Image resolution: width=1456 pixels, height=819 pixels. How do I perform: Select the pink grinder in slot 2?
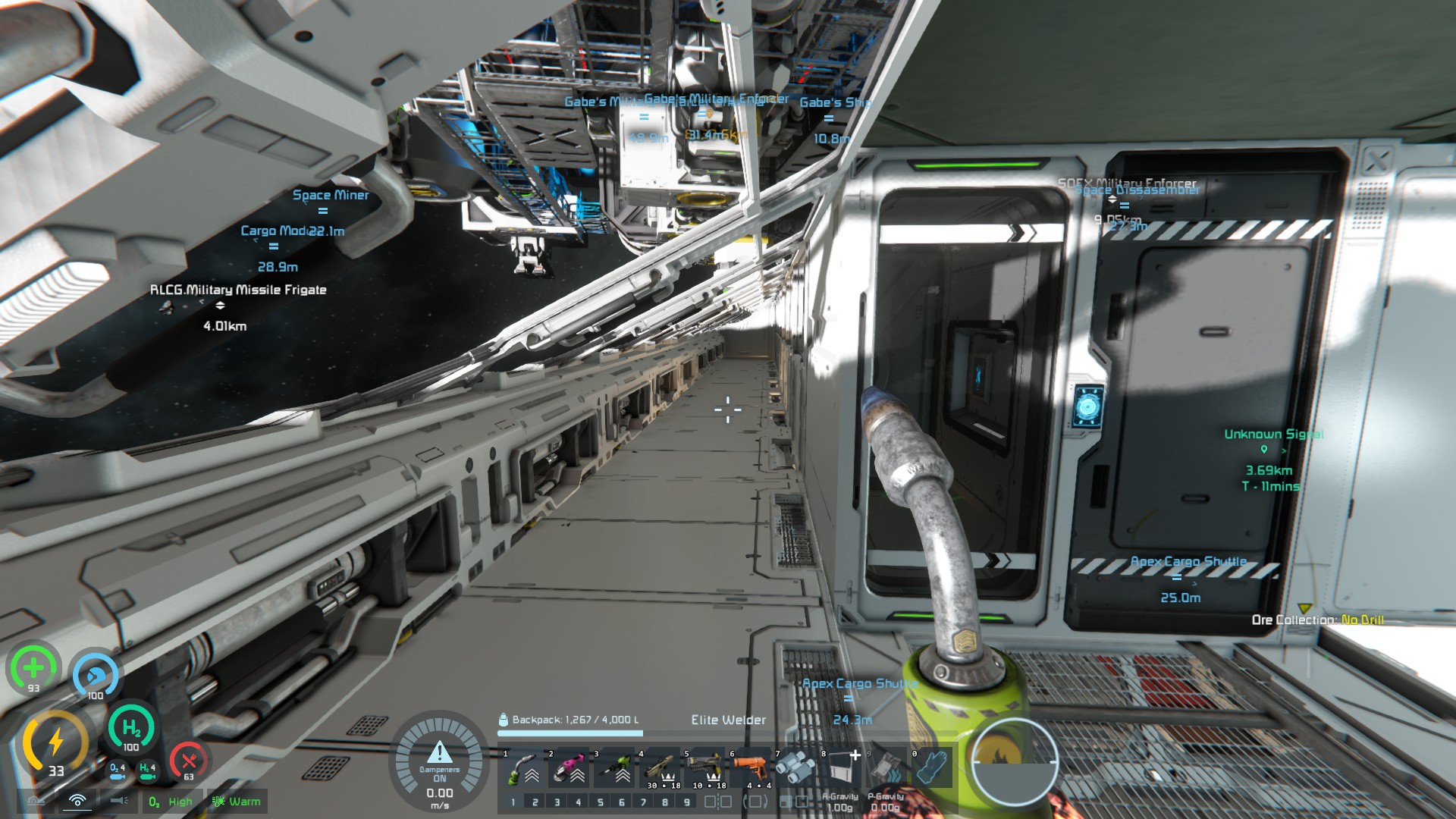click(567, 768)
